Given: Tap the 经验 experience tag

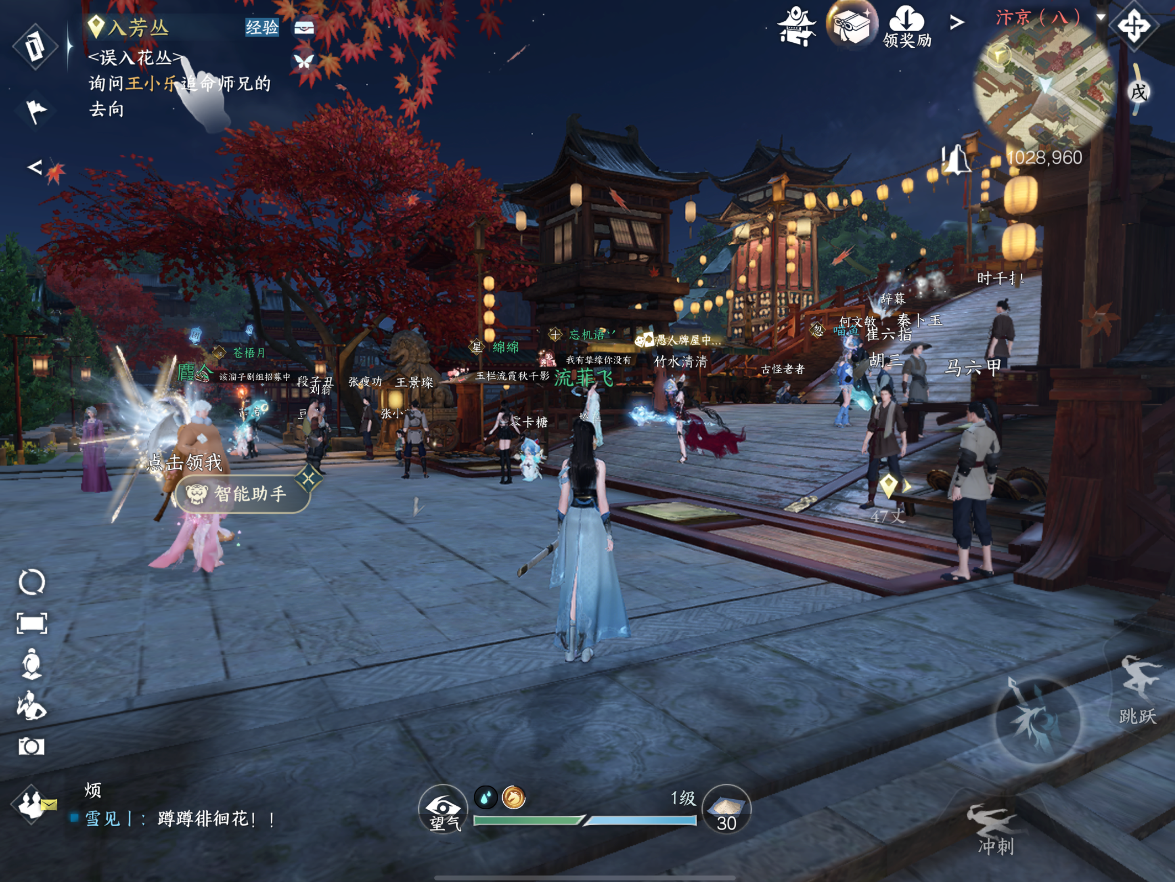Looking at the screenshot, I should tap(262, 27).
